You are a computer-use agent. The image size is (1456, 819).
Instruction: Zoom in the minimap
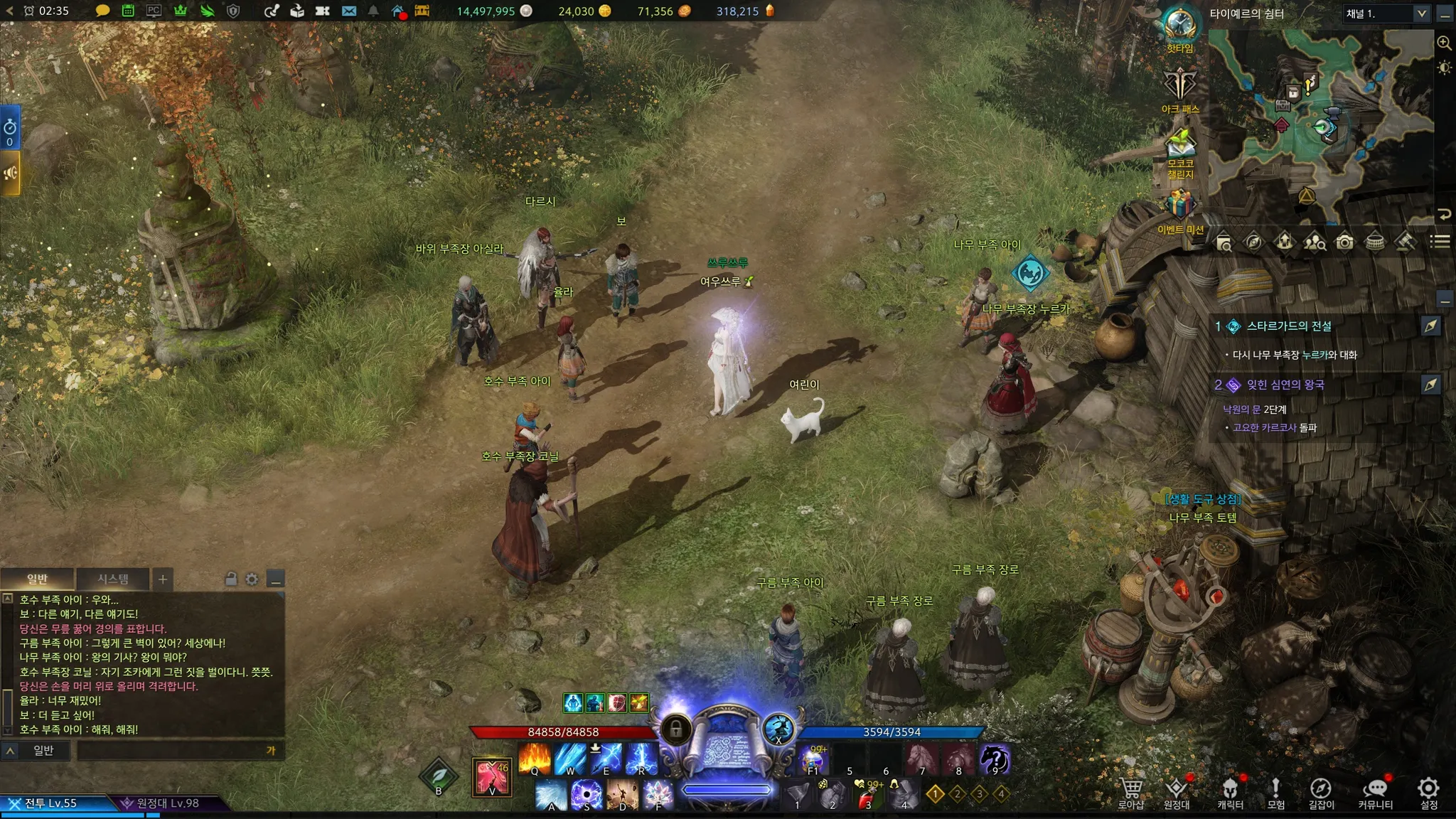point(1444,43)
